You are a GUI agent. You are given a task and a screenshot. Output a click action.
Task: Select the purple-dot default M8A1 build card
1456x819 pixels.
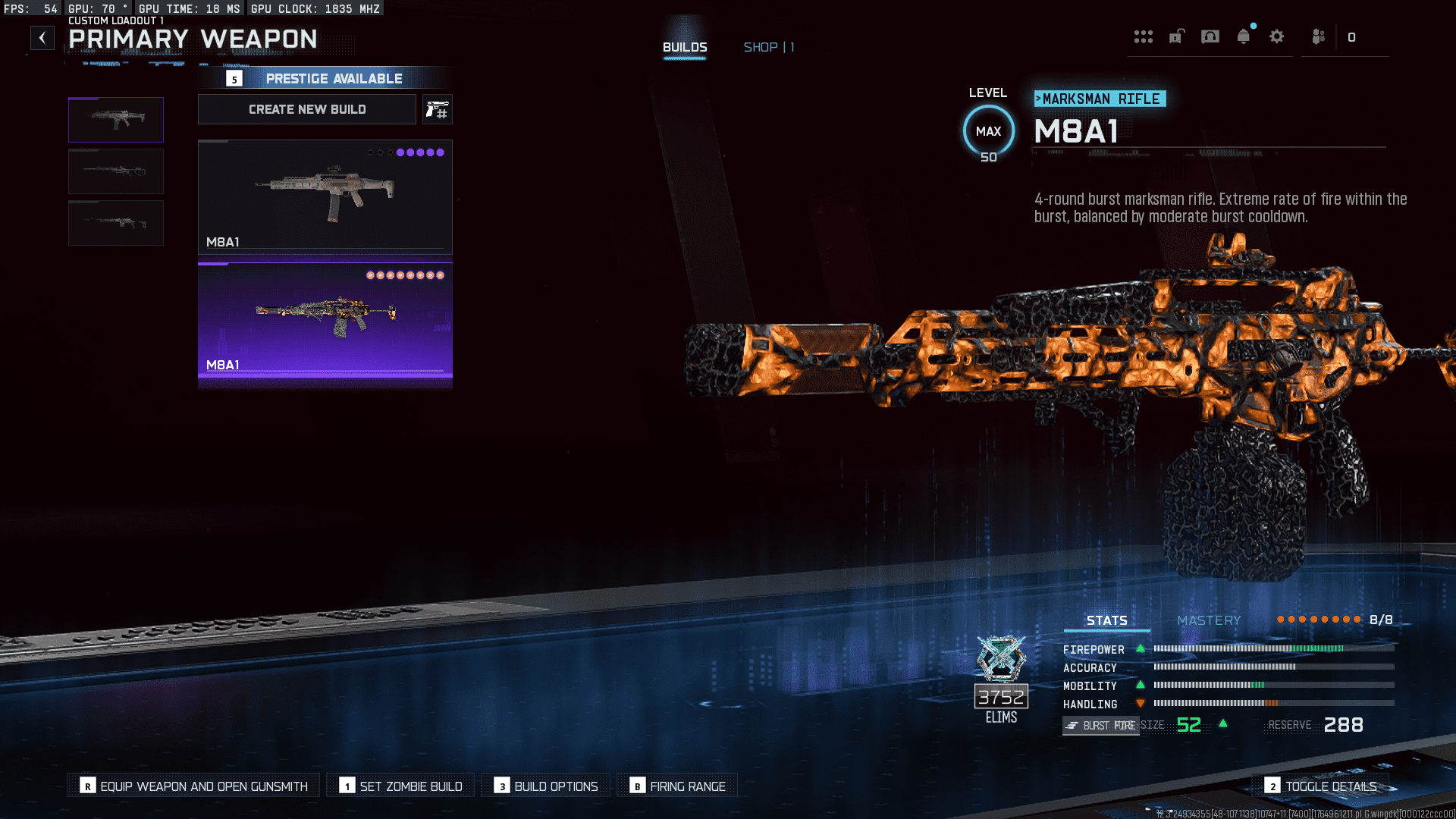(x=325, y=196)
